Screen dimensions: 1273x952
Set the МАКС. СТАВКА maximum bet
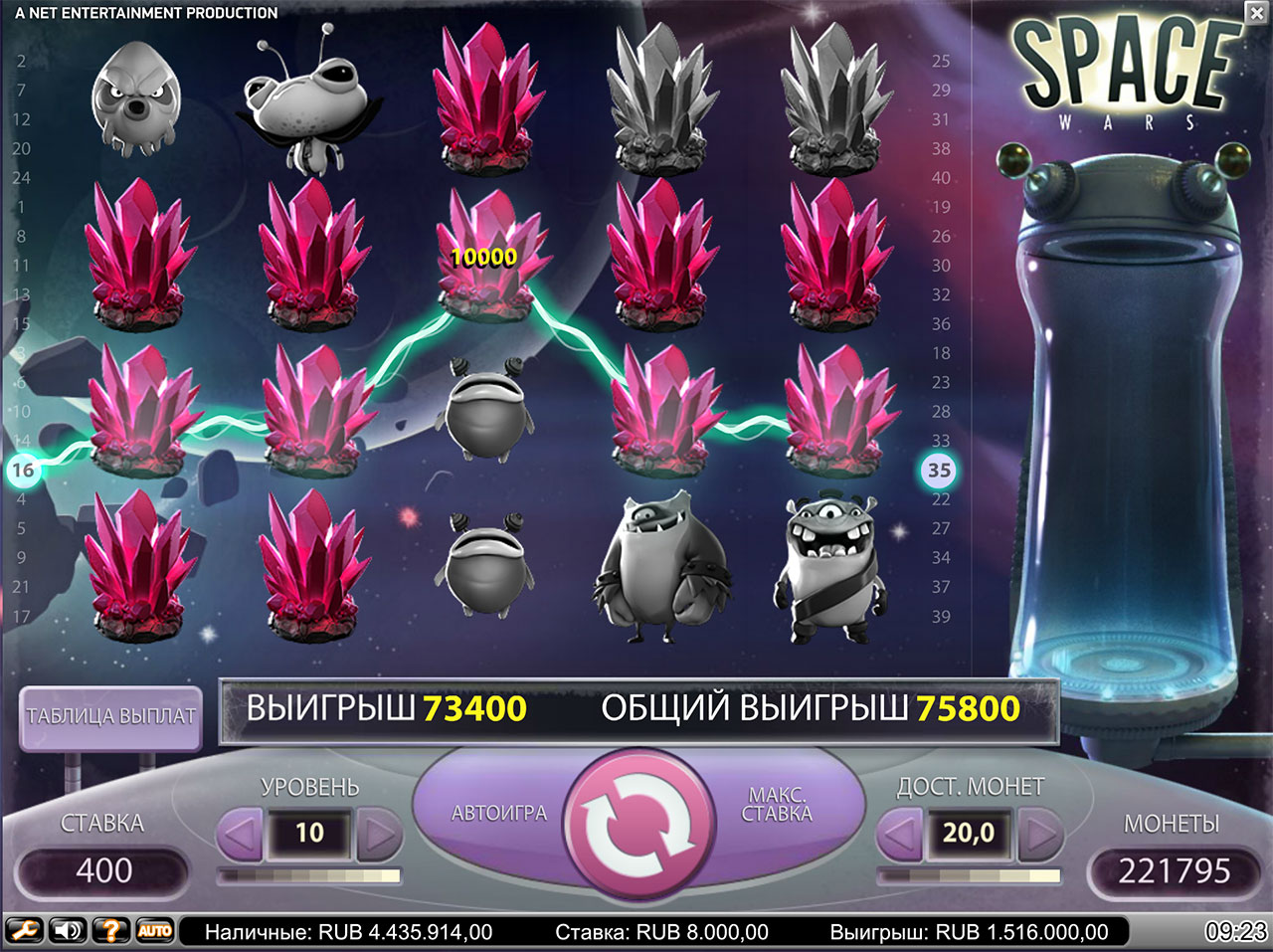pos(779,804)
